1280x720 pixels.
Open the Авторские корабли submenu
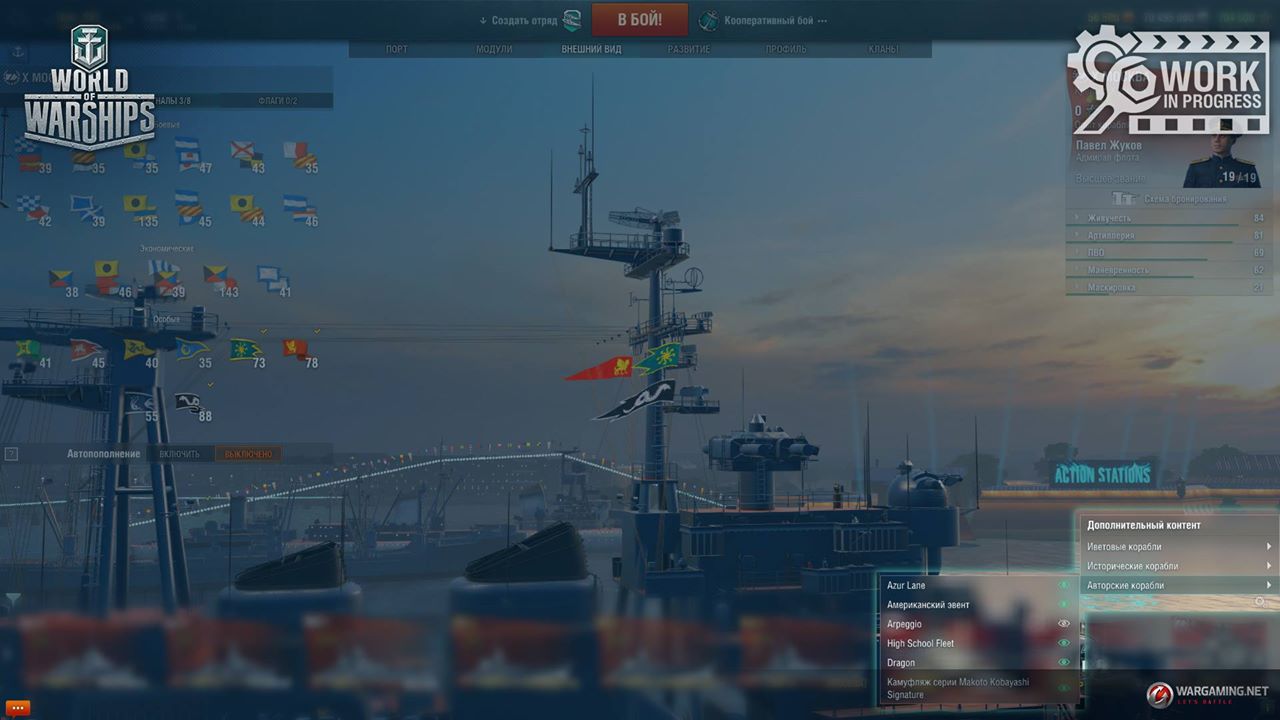pos(1178,585)
